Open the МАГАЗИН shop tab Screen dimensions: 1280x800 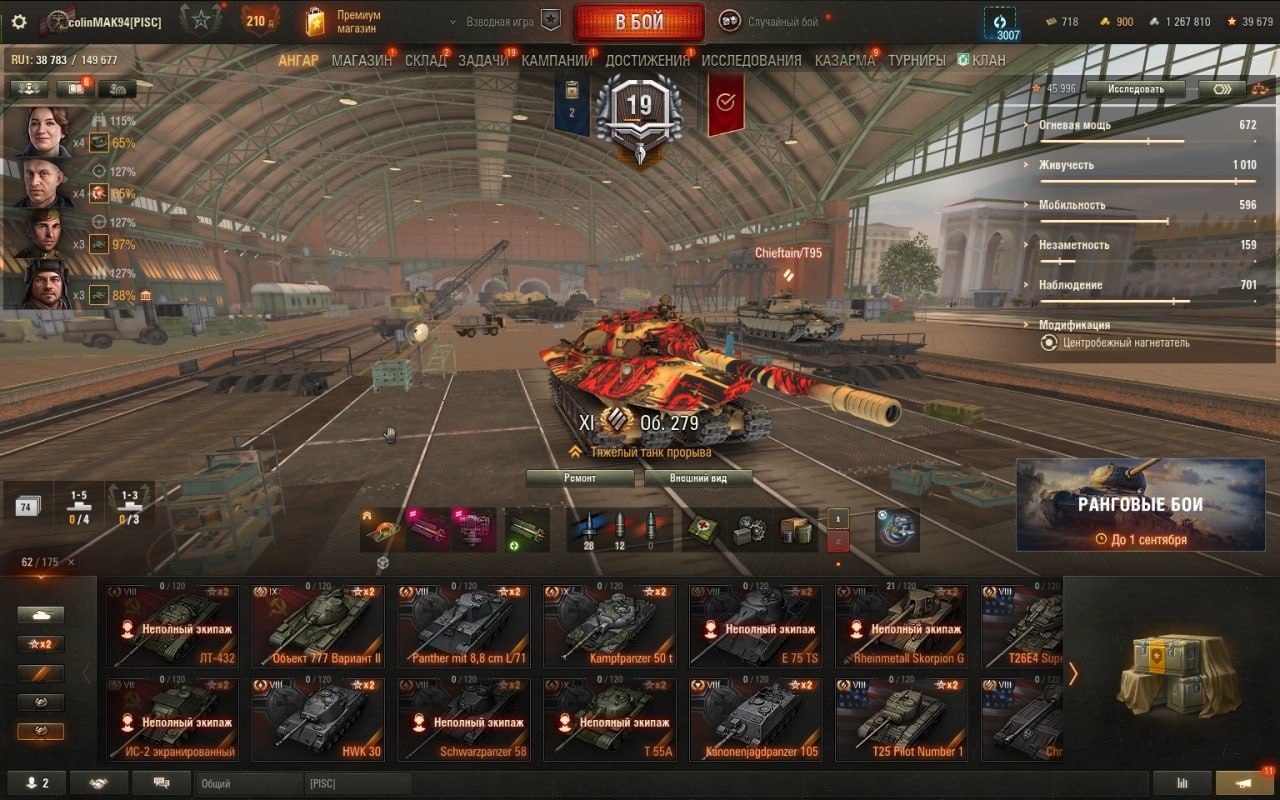pyautogui.click(x=361, y=60)
